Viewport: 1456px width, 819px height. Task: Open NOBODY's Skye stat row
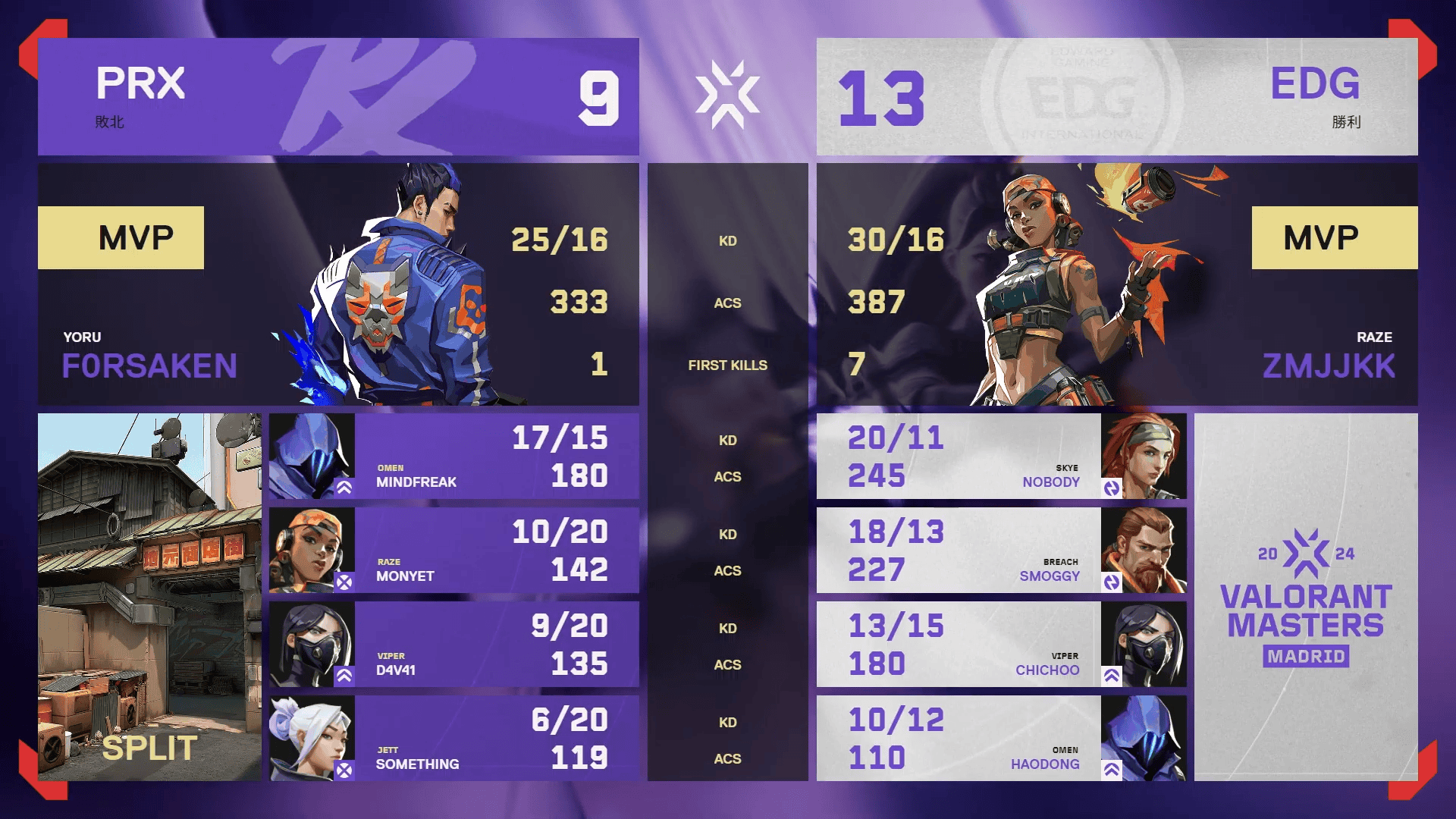click(1001, 457)
